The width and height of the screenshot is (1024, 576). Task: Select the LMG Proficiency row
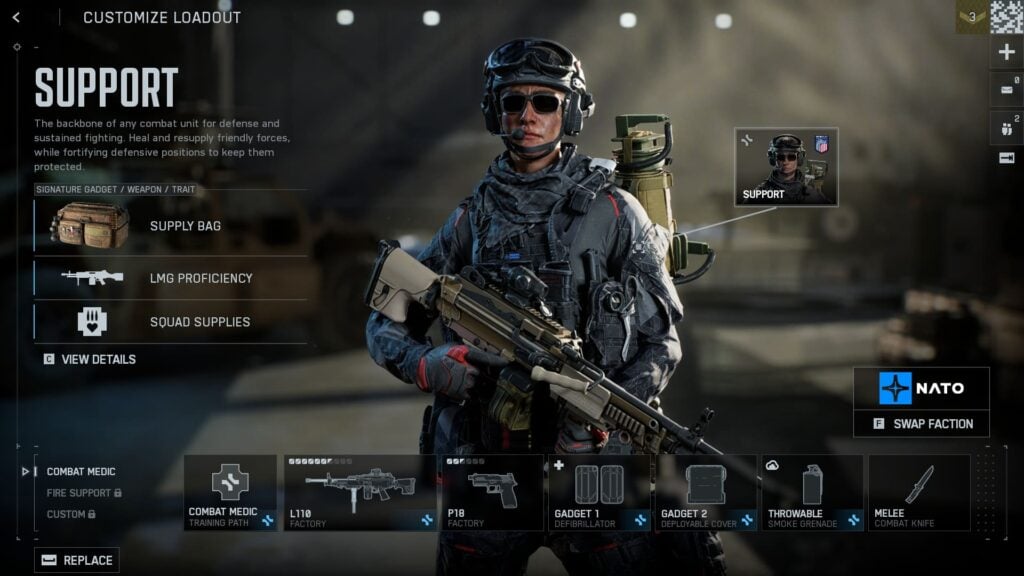pyautogui.click(x=170, y=278)
